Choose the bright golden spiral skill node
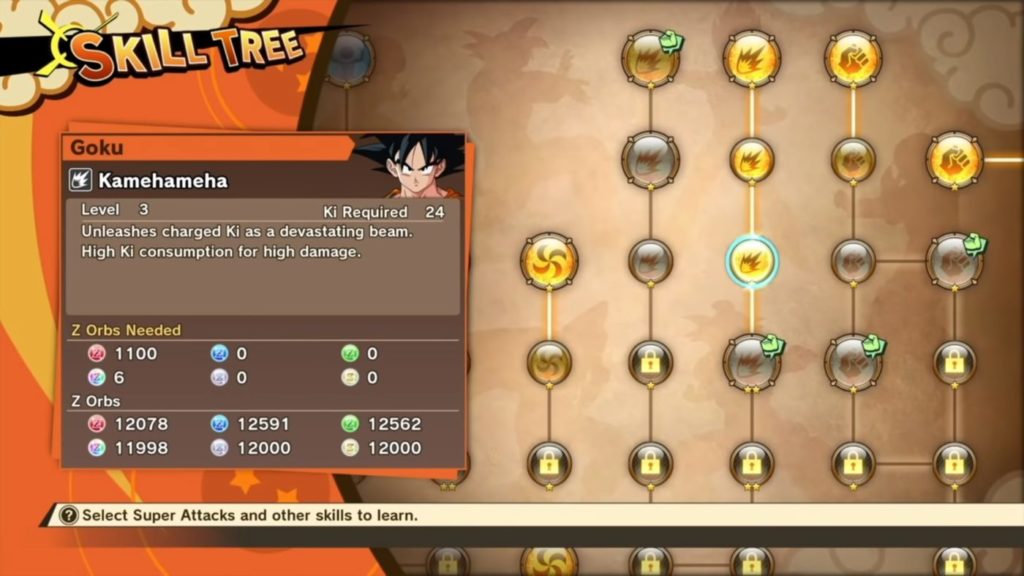This screenshot has height=576, width=1024. pyautogui.click(x=549, y=261)
